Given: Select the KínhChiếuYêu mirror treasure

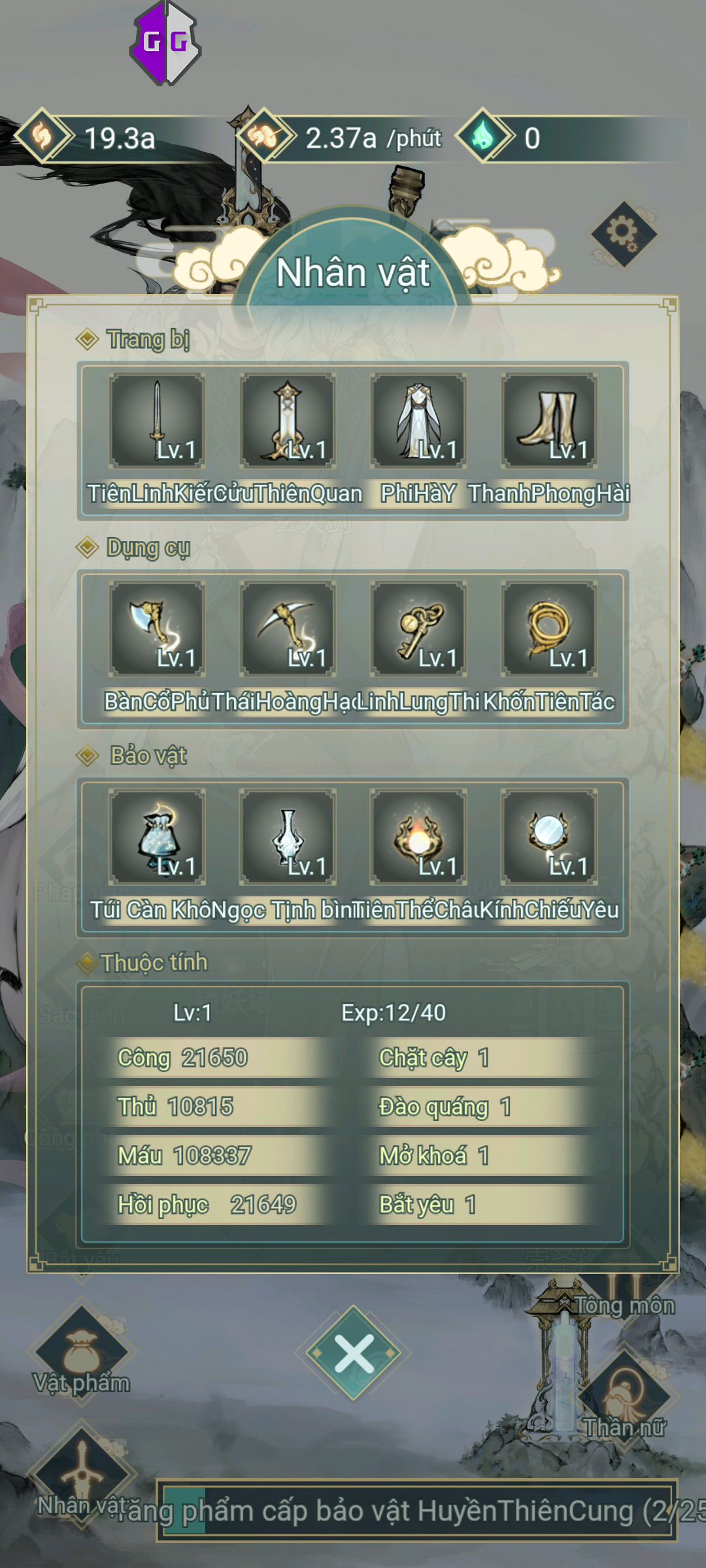Looking at the screenshot, I should point(549,836).
